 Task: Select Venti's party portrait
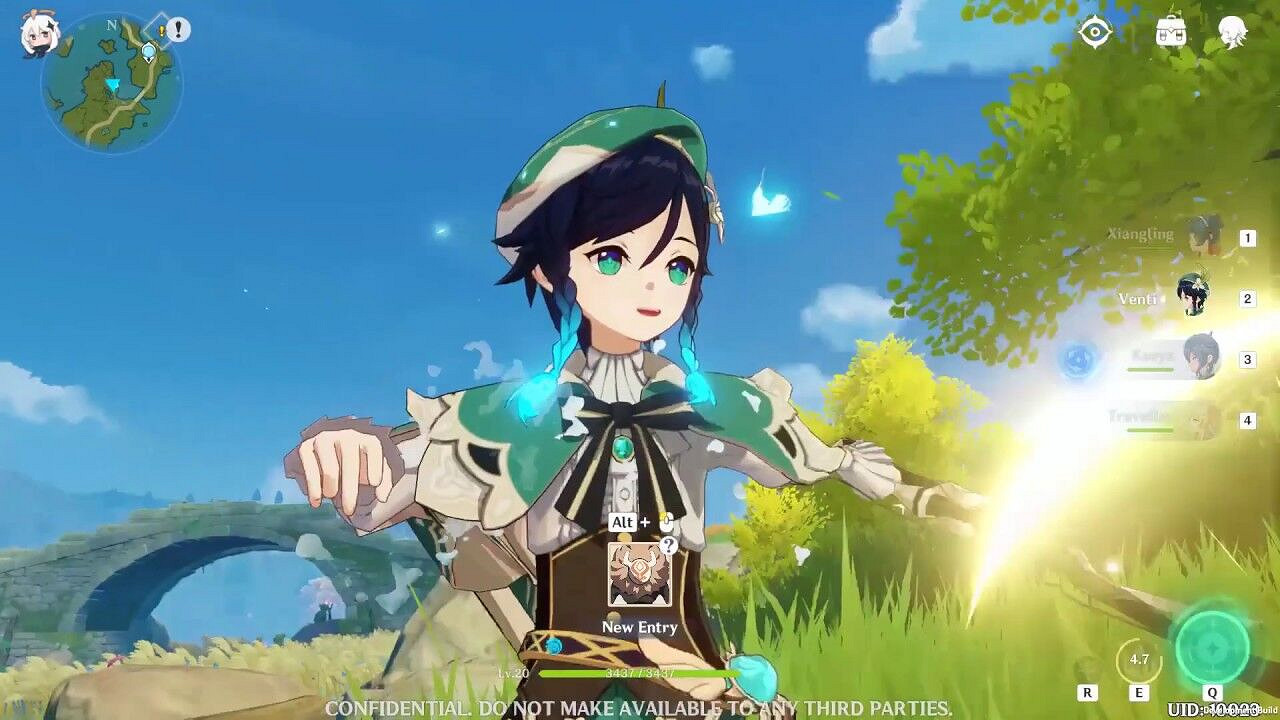(1194, 297)
